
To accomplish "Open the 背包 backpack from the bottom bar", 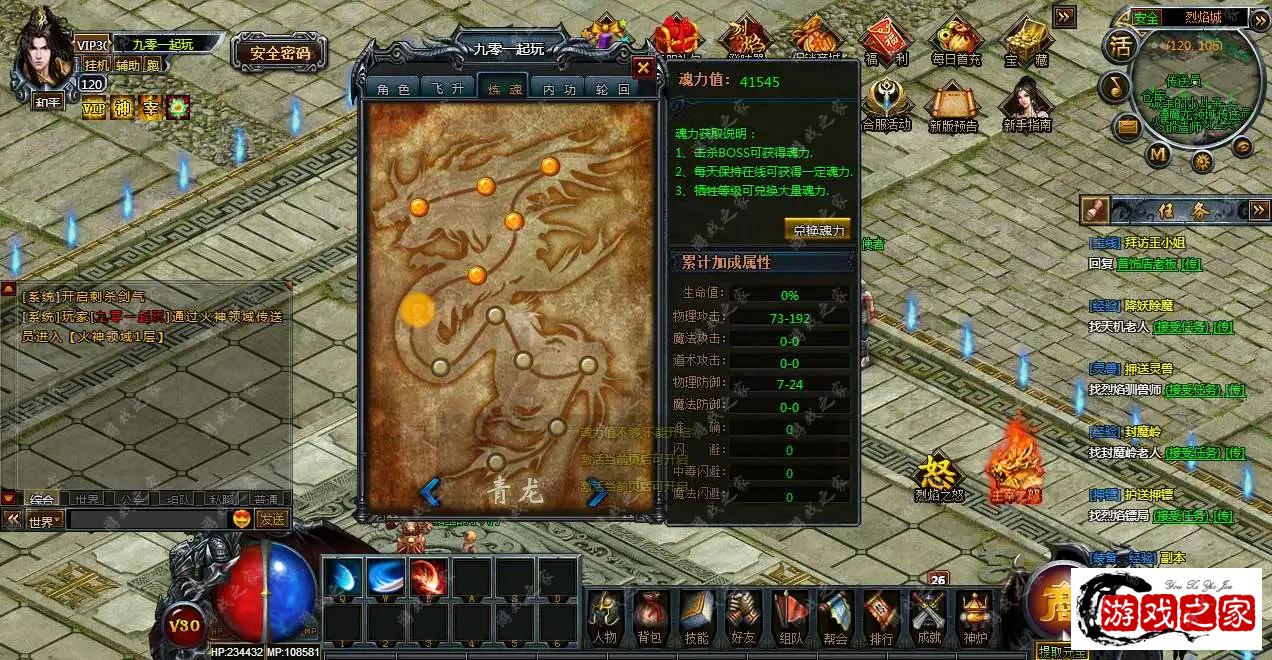I will pyautogui.click(x=650, y=615).
